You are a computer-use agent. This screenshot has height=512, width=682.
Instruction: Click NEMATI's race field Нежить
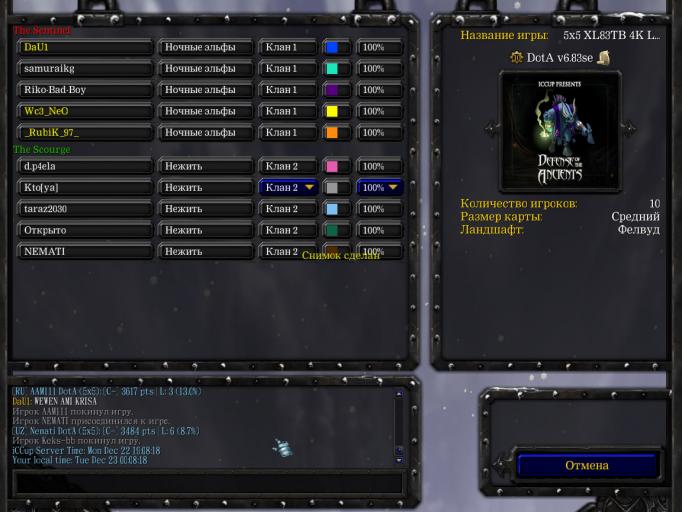[205, 252]
